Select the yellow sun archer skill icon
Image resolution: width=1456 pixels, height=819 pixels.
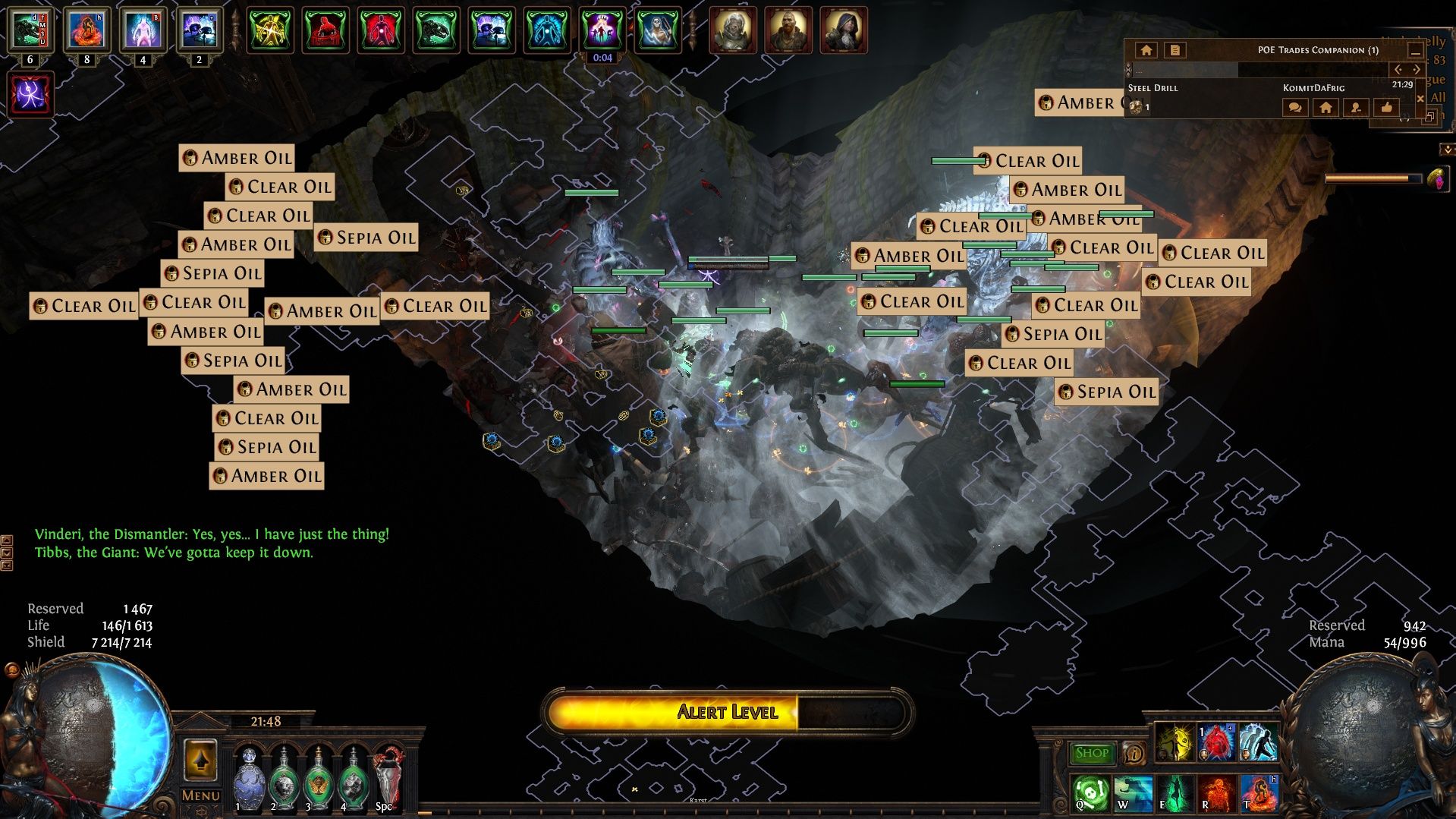pyautogui.click(x=1175, y=742)
